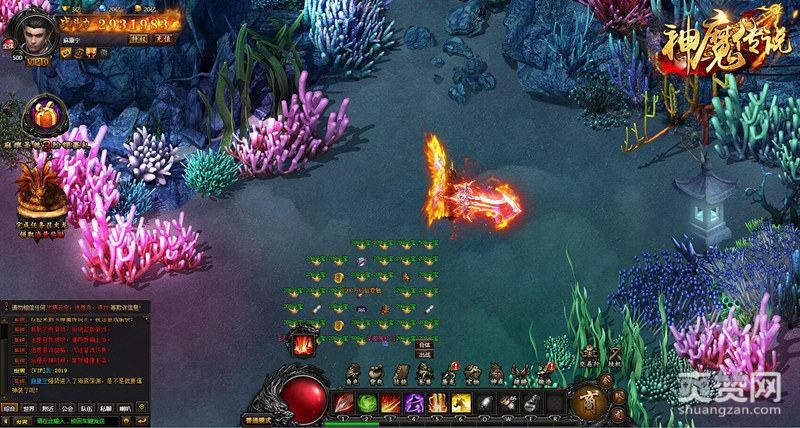This screenshot has width=800, height=428.
Task: Click the 出战 button near the hotbar
Action: pyautogui.click(x=424, y=354)
